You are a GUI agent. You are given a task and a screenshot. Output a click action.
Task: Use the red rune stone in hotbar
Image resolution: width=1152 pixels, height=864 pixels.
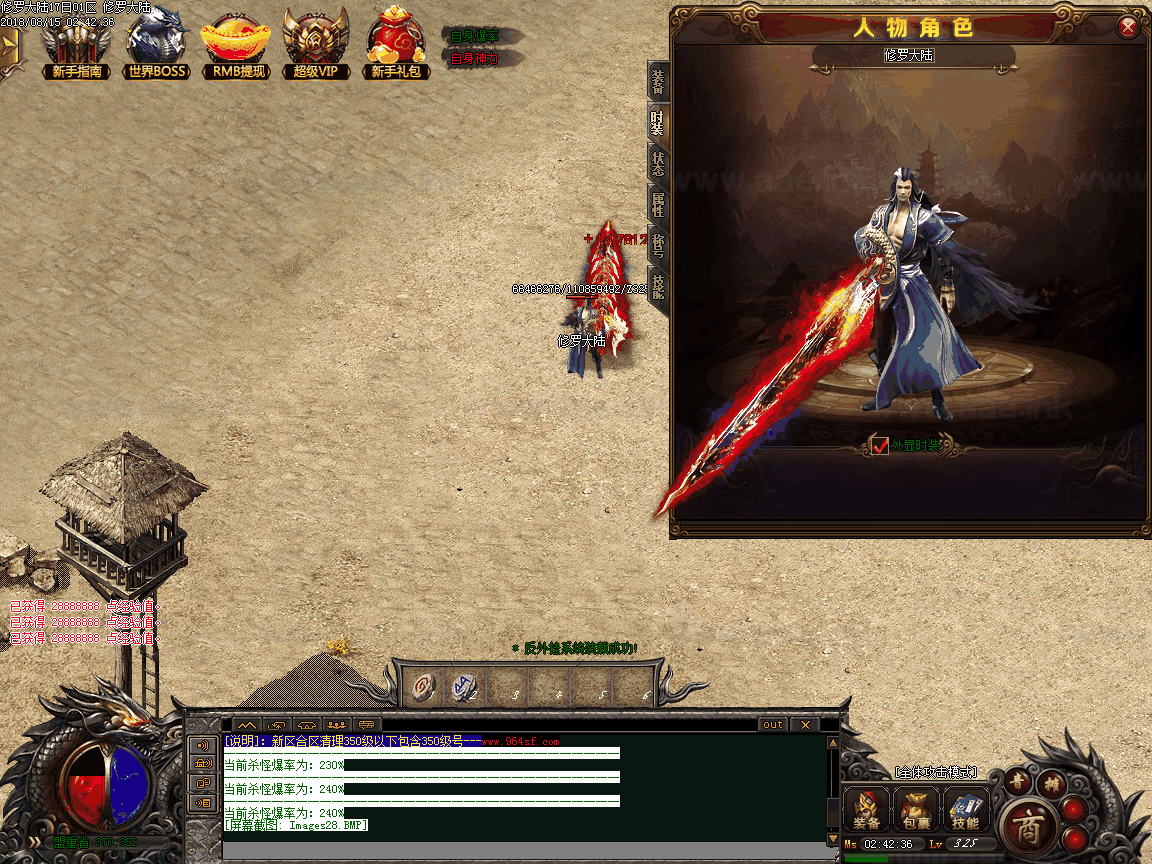pos(425,687)
